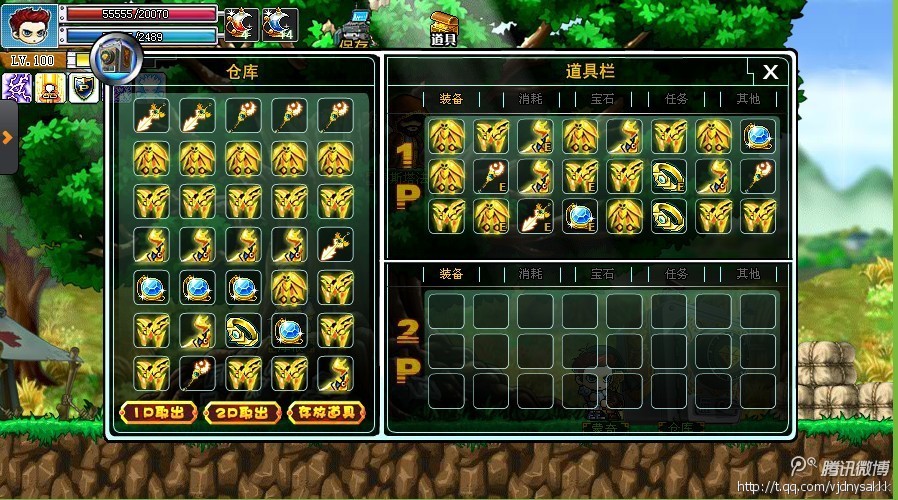Select 1P's 其他 other tab
This screenshot has height=500, width=898.
pos(748,99)
